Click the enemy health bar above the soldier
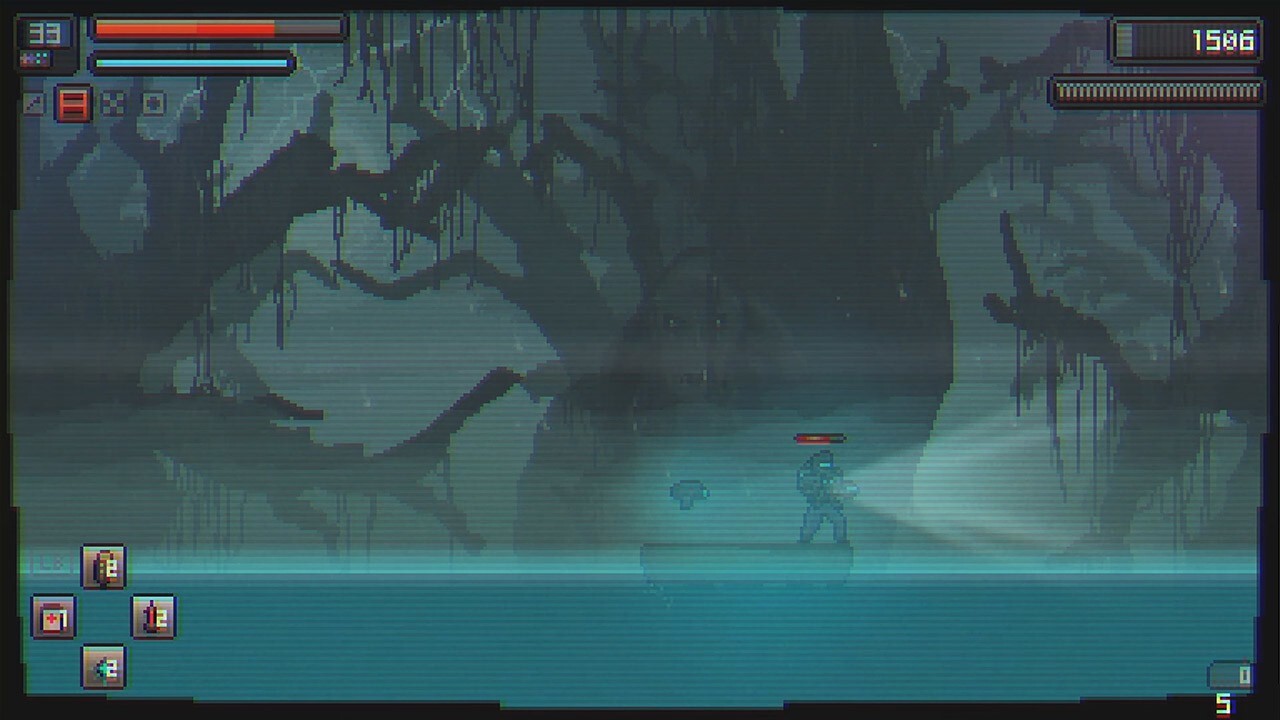Viewport: 1280px width, 720px height. click(x=818, y=437)
